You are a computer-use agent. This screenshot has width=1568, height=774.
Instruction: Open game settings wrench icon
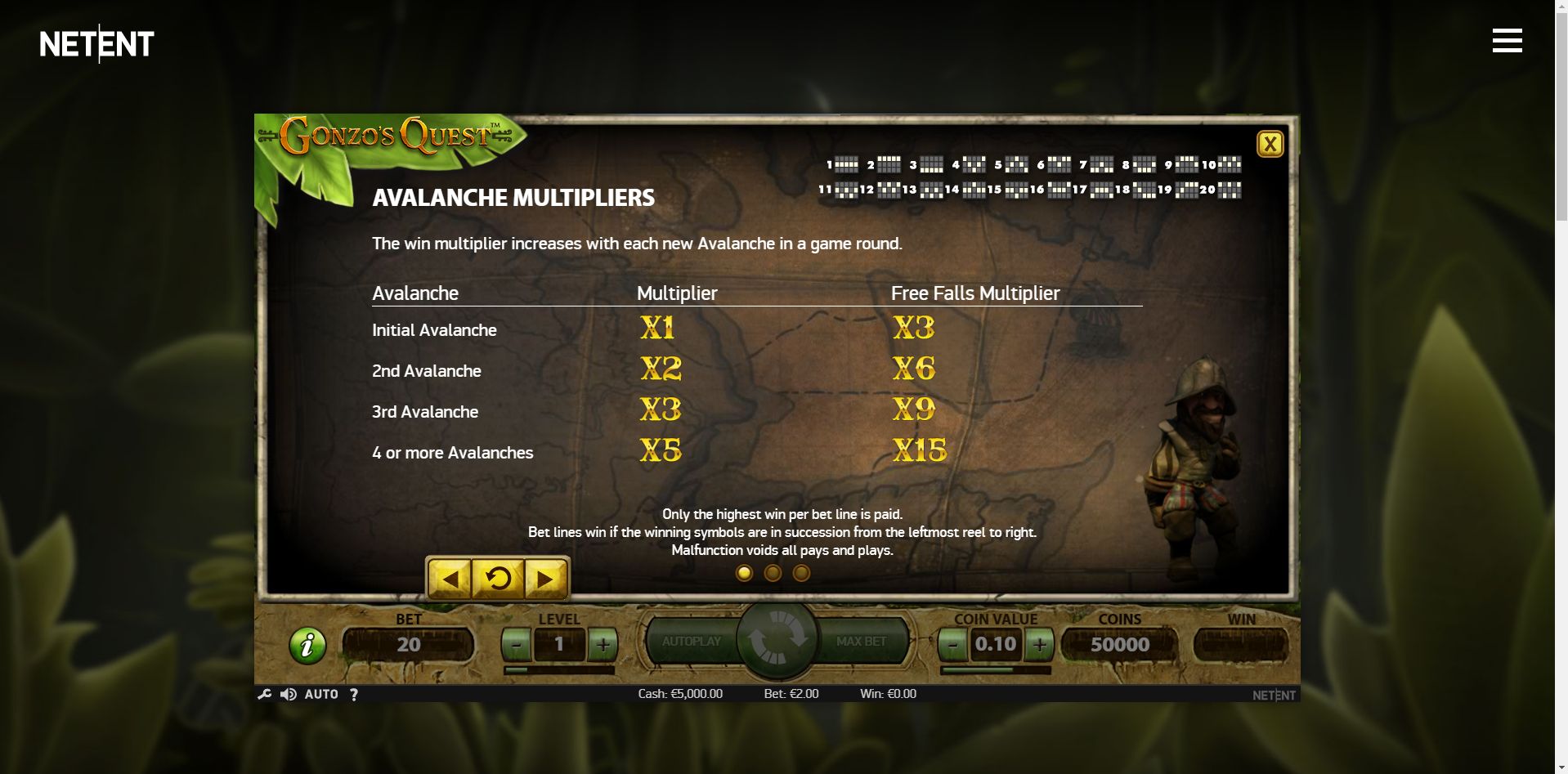(264, 695)
